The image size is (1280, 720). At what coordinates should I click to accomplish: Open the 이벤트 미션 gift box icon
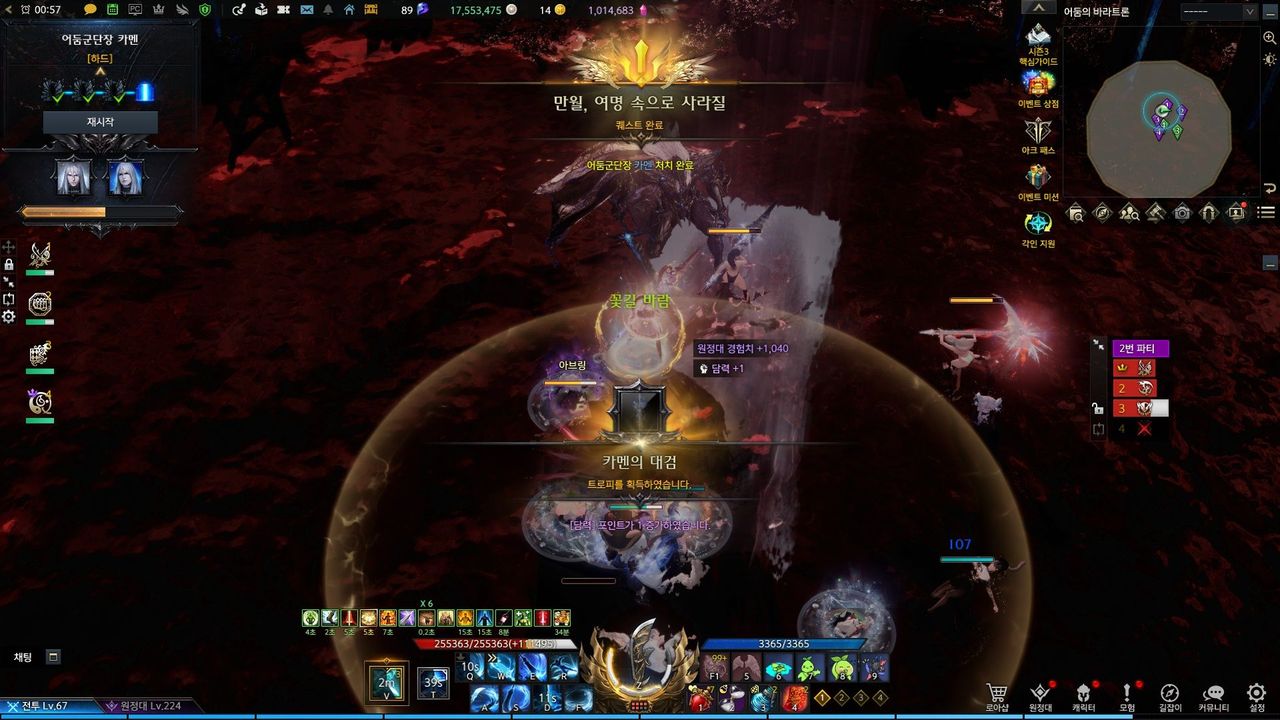pos(1038,178)
